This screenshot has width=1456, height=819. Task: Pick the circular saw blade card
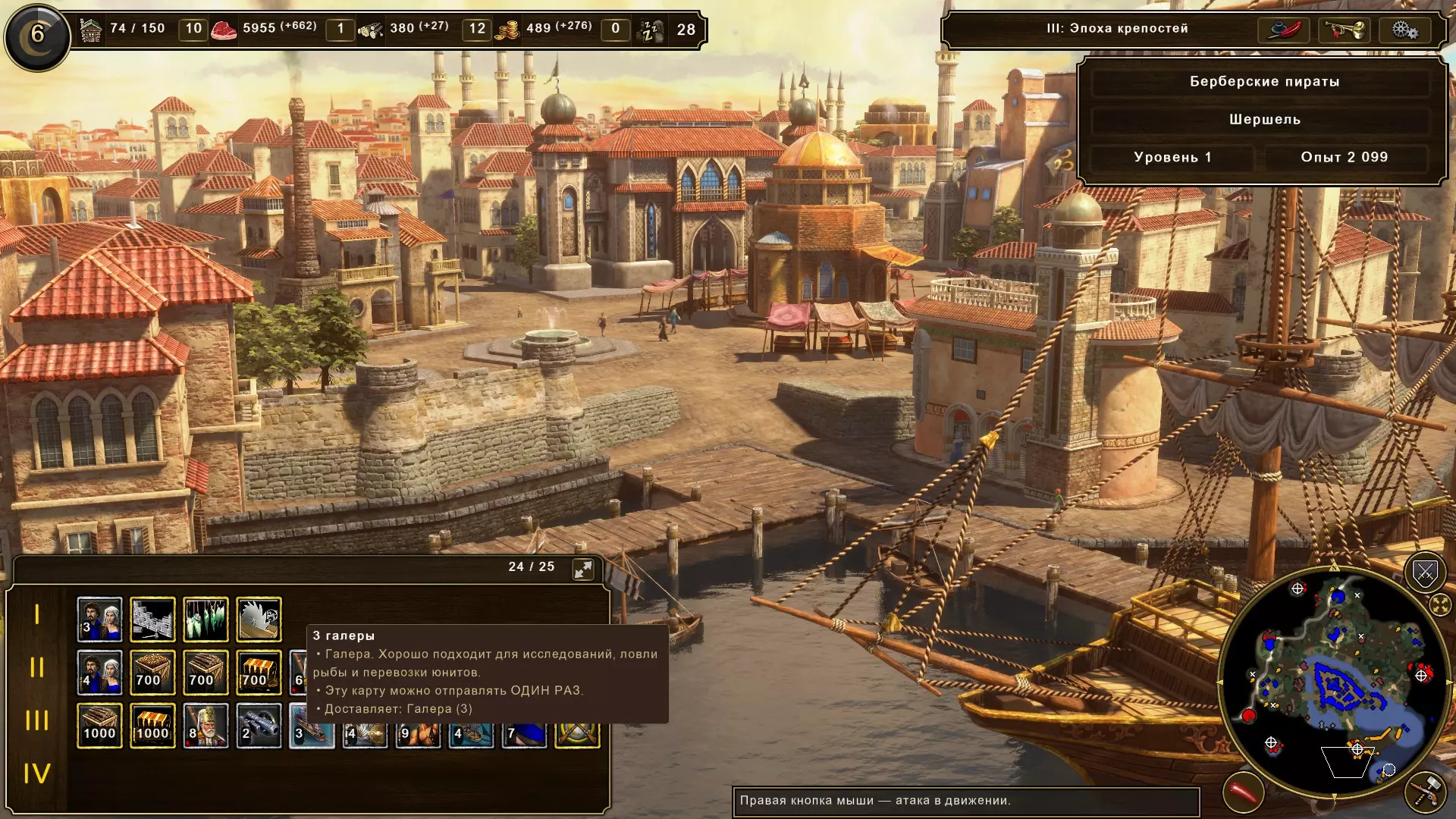click(259, 620)
